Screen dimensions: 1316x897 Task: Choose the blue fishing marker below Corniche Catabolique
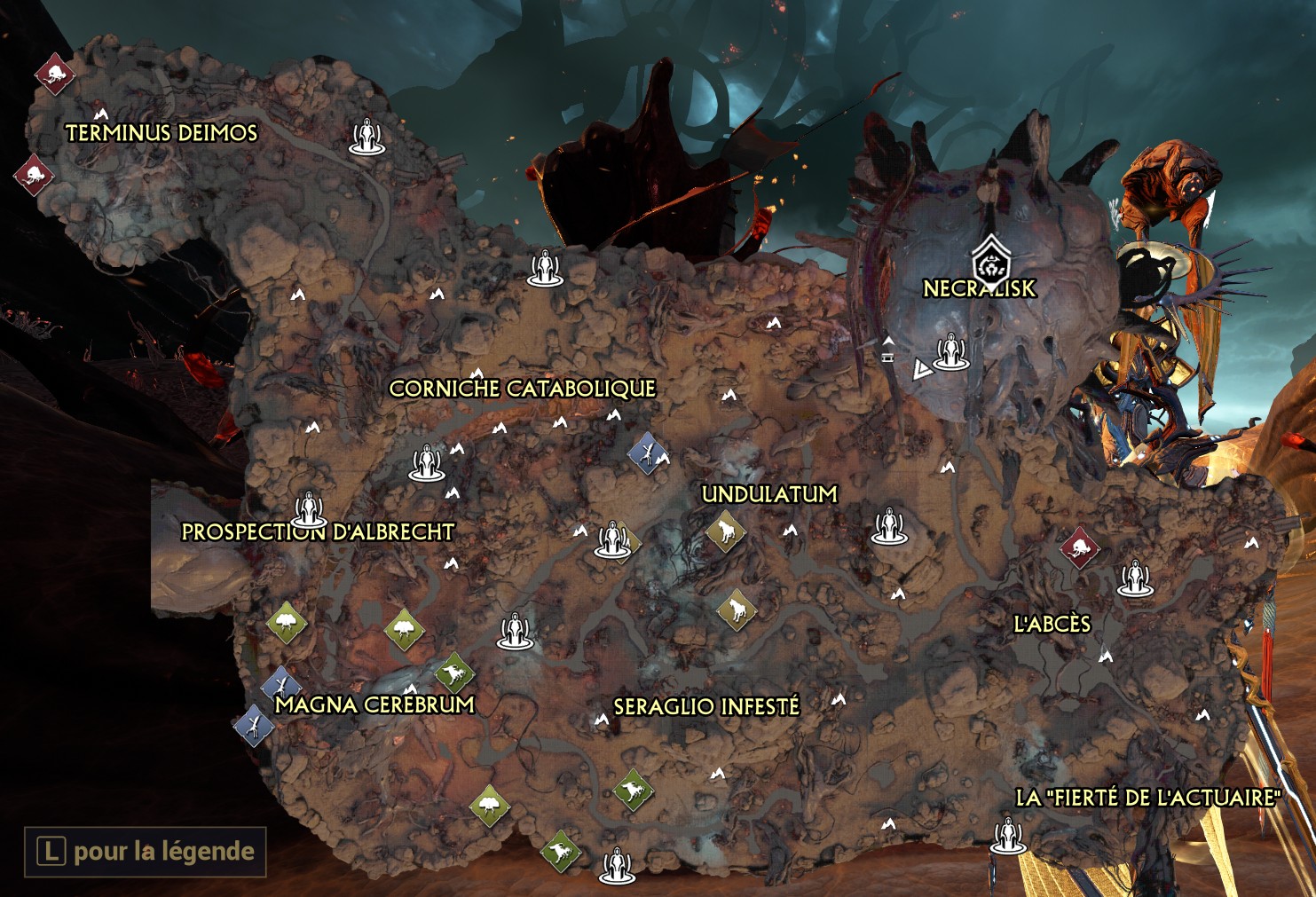648,452
